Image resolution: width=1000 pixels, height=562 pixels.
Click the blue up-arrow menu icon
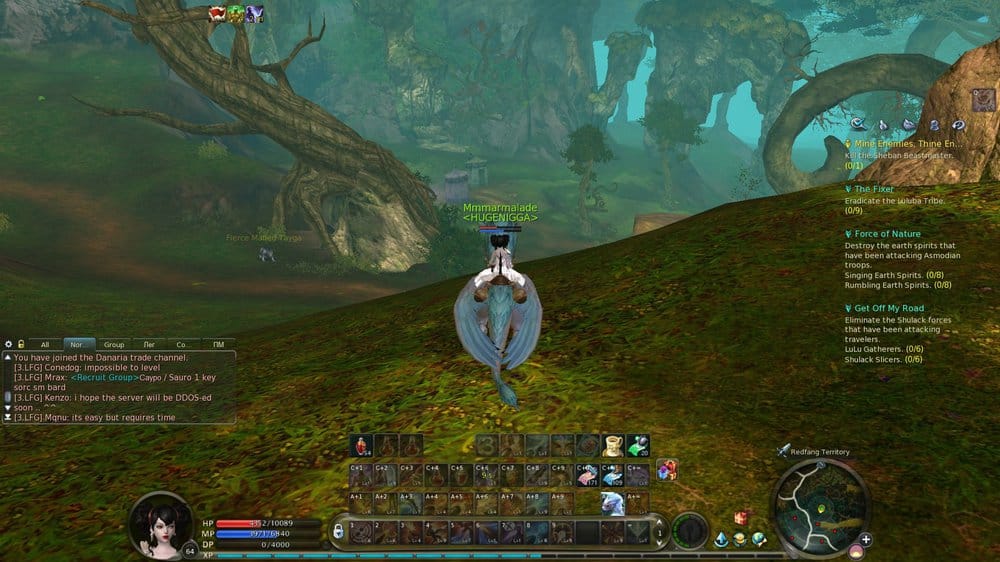click(x=721, y=540)
